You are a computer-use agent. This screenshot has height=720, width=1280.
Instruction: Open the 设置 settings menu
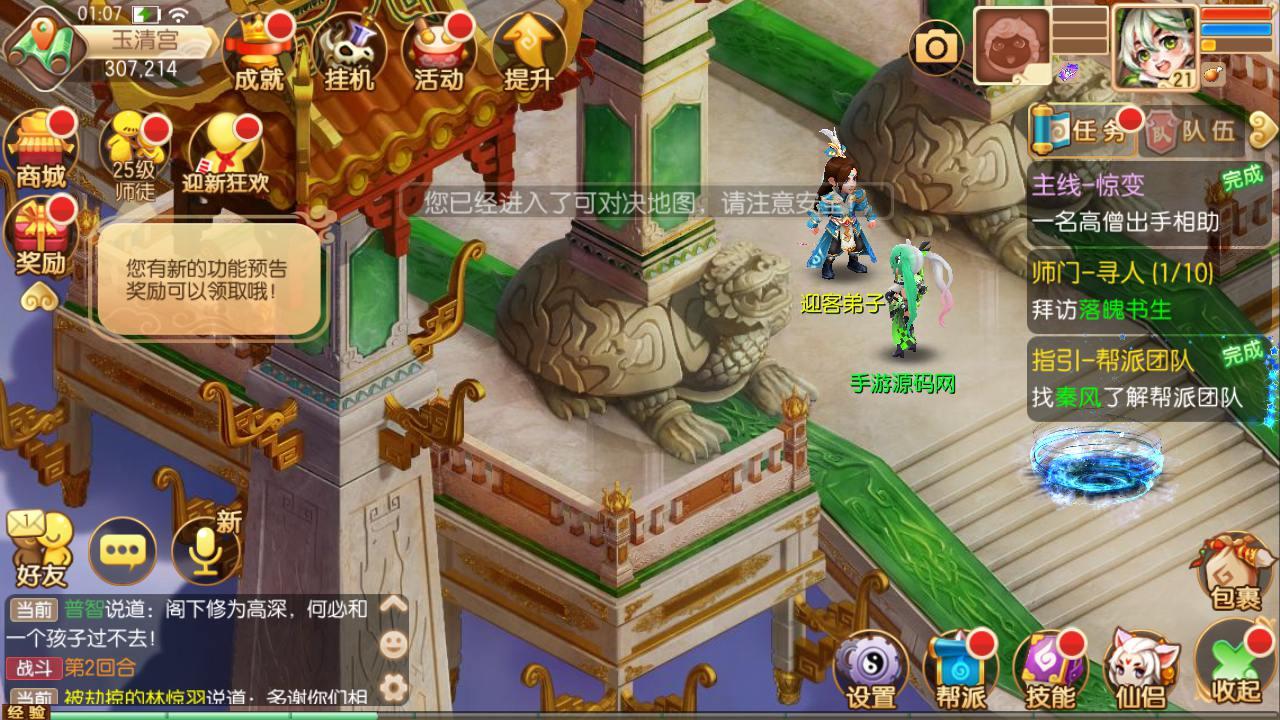click(870, 668)
